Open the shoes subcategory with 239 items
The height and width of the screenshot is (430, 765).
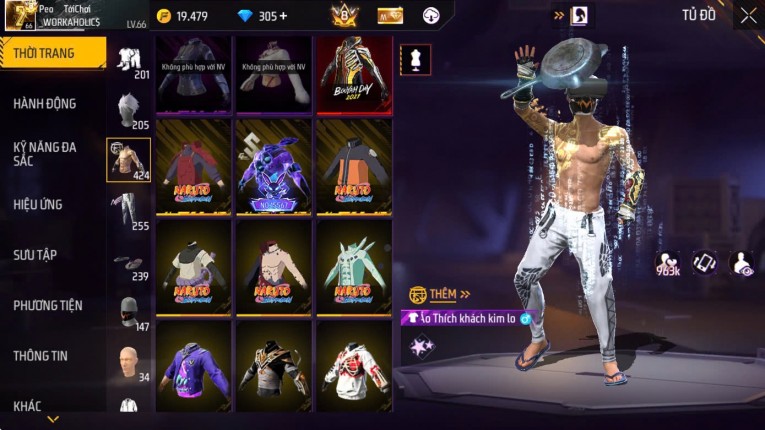click(x=127, y=263)
